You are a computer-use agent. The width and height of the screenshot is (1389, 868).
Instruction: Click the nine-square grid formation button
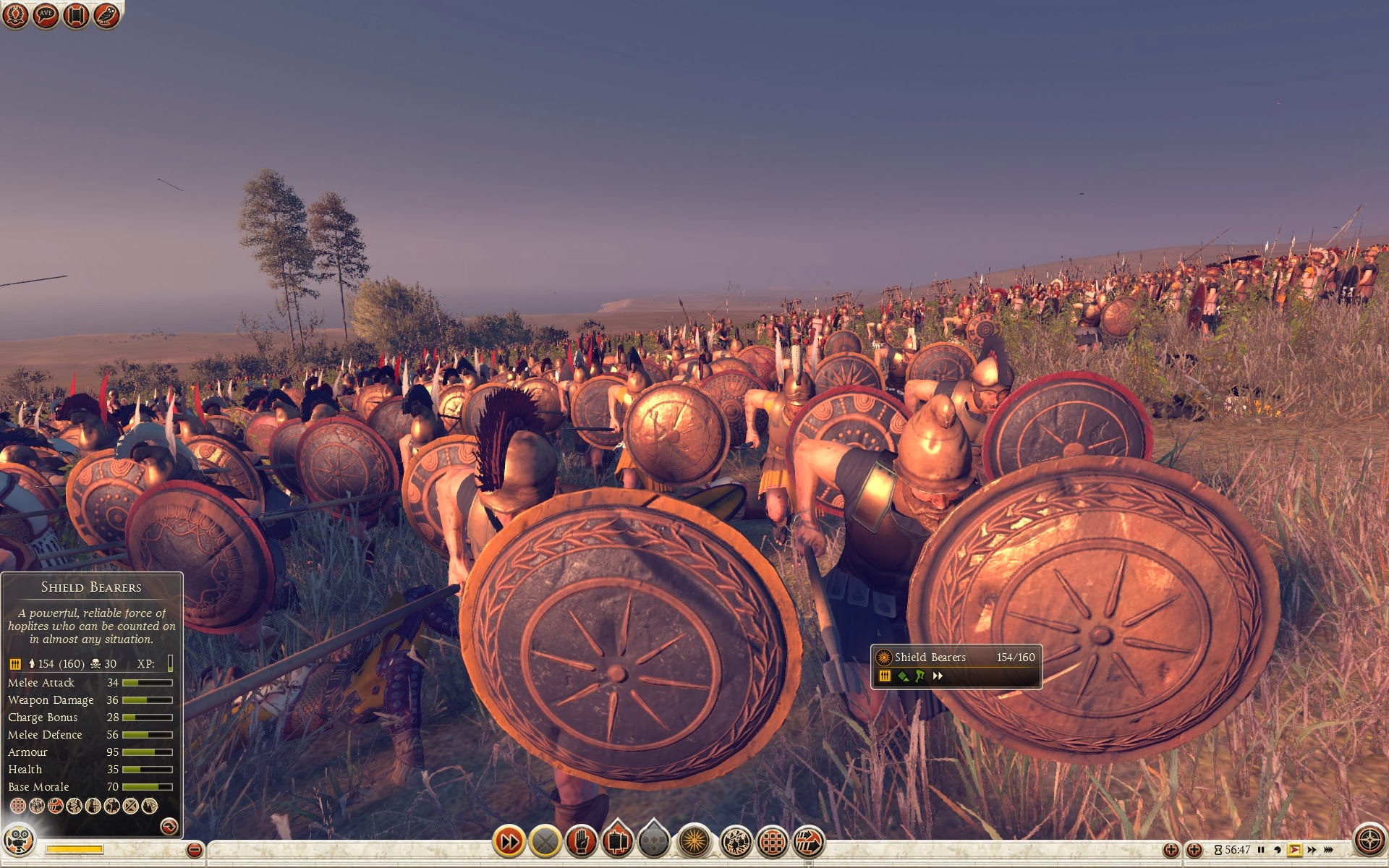tap(773, 841)
